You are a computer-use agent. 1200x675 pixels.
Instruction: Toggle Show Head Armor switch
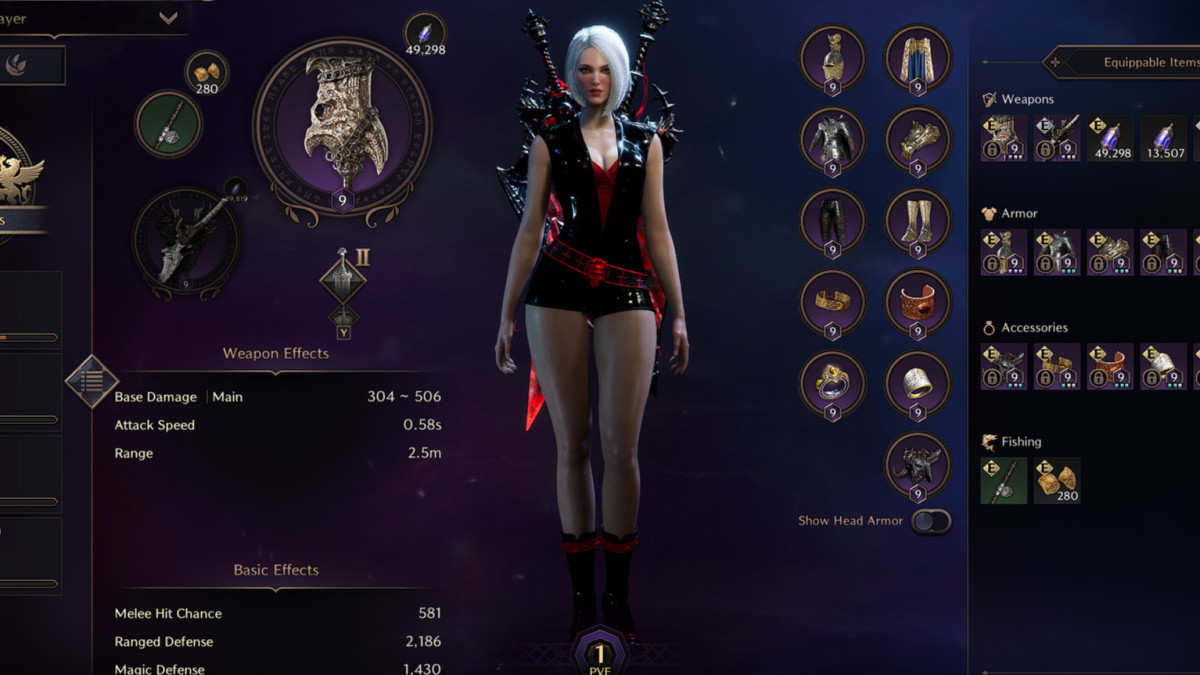931,521
